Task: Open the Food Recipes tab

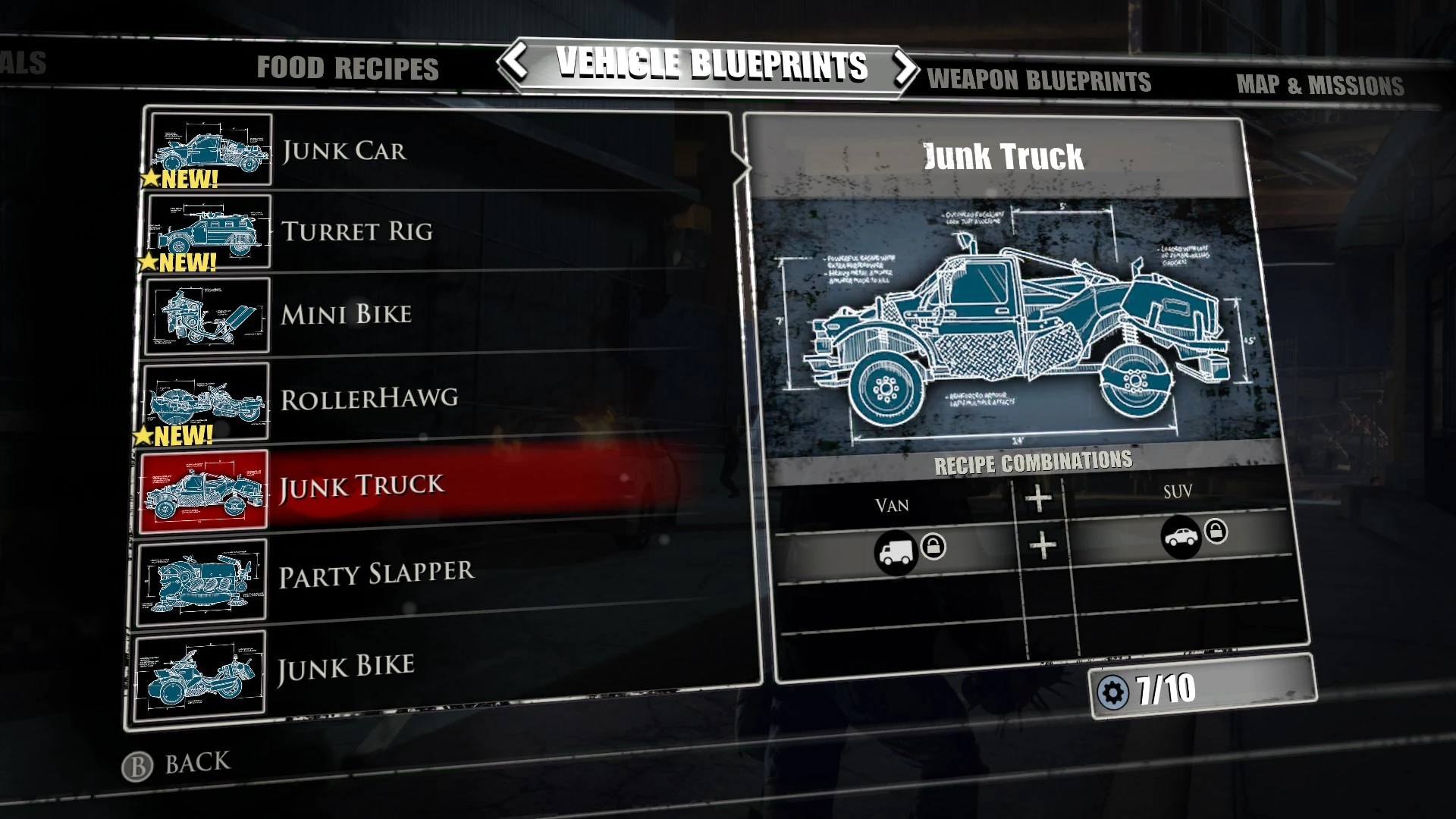Action: point(348,69)
